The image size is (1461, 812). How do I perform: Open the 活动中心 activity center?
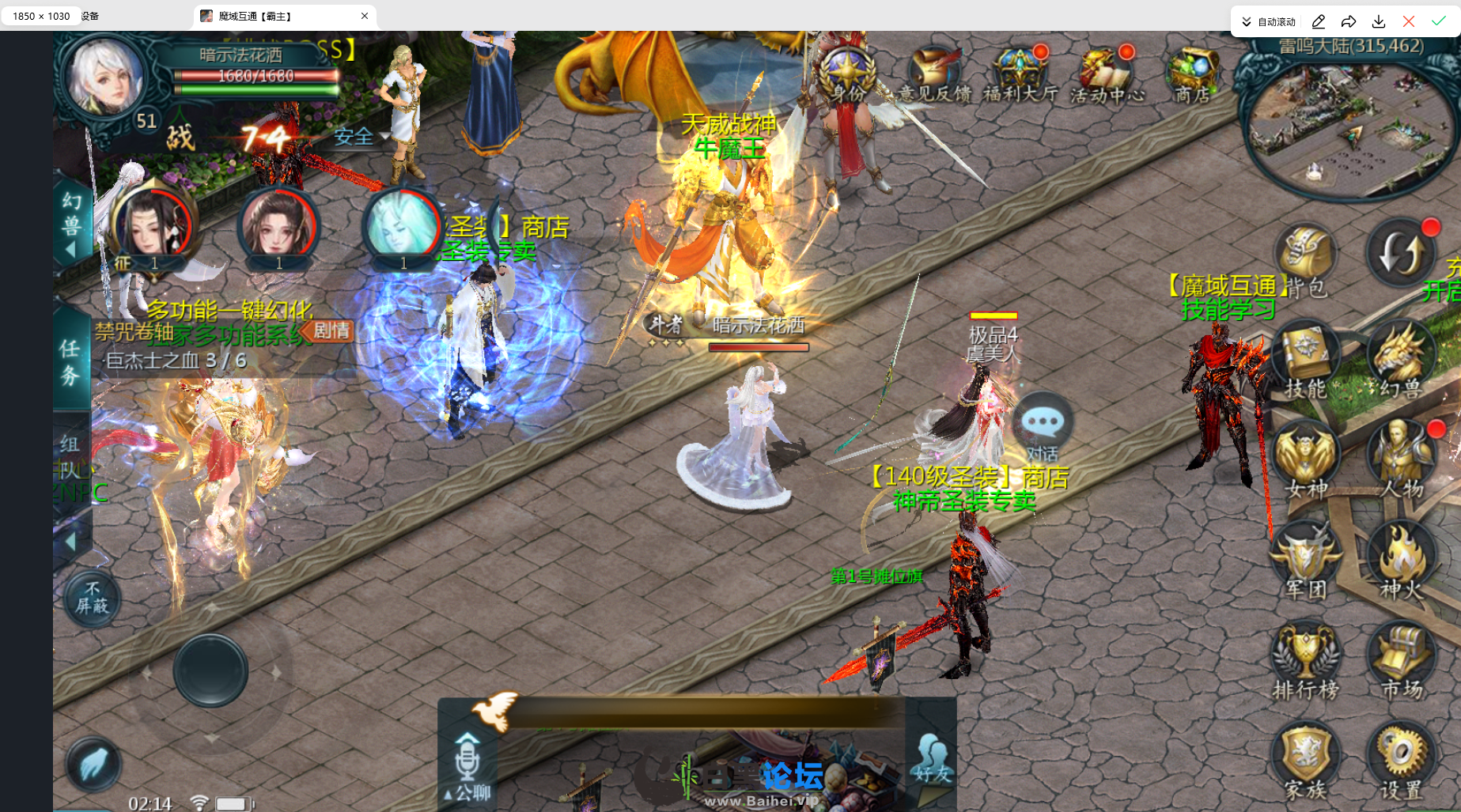pos(1107,75)
